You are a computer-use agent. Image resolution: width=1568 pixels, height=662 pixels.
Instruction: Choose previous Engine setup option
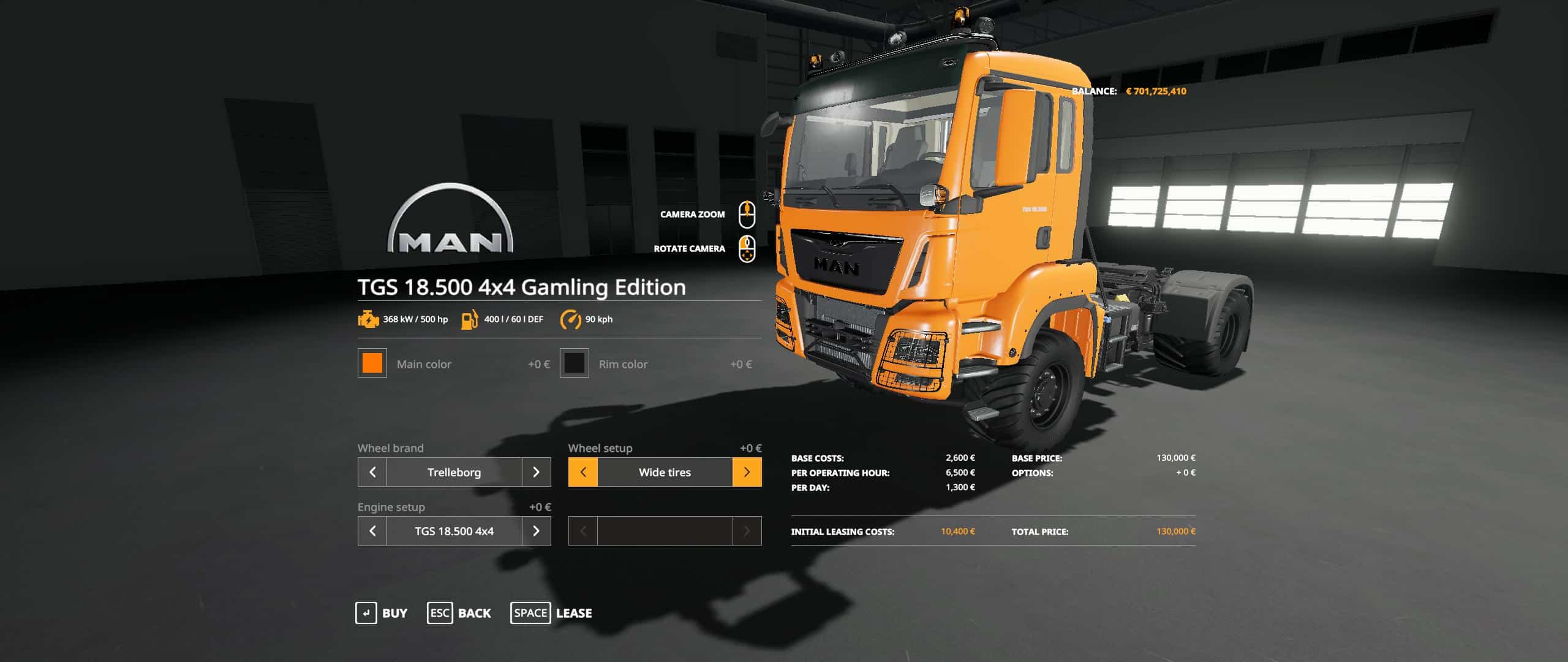point(372,531)
